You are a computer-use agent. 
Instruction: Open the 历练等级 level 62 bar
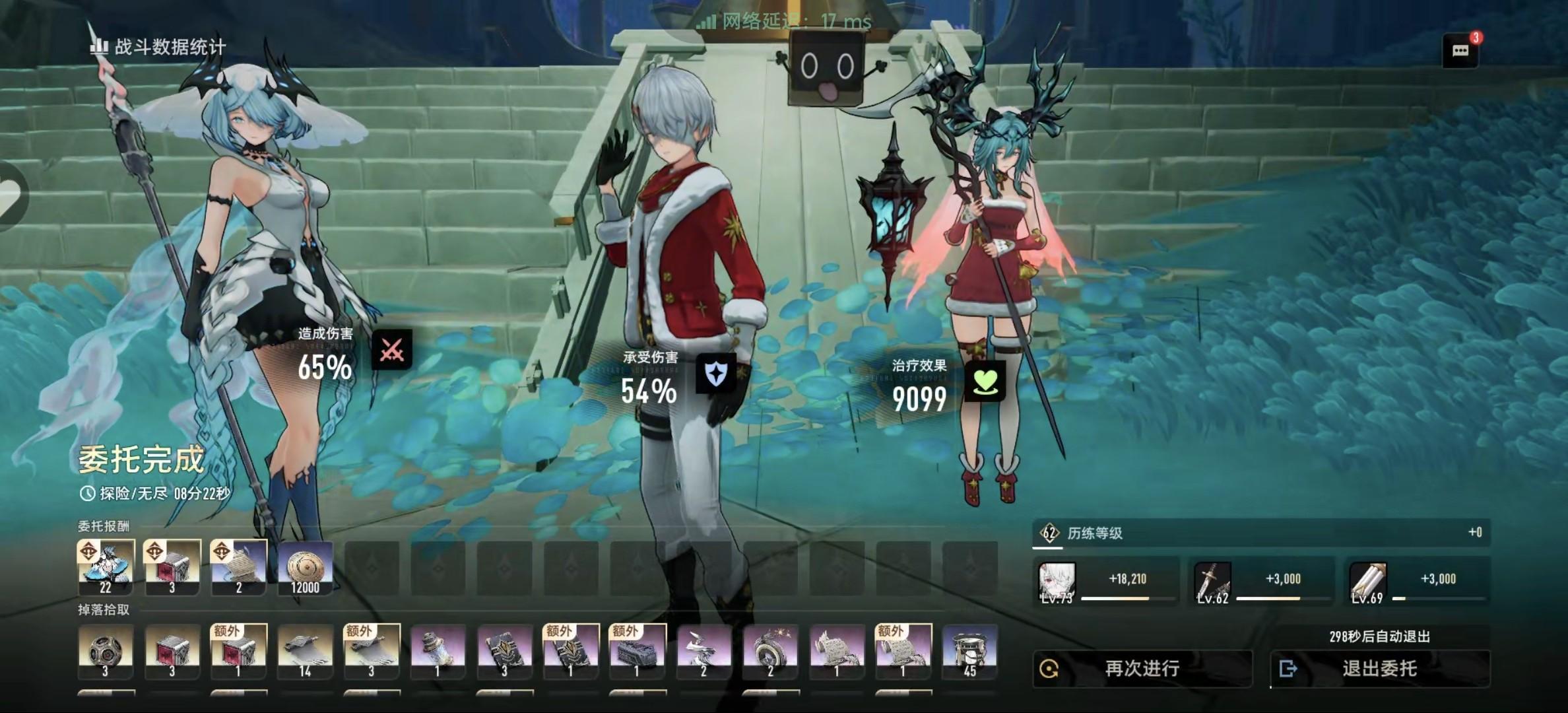tap(1260, 533)
